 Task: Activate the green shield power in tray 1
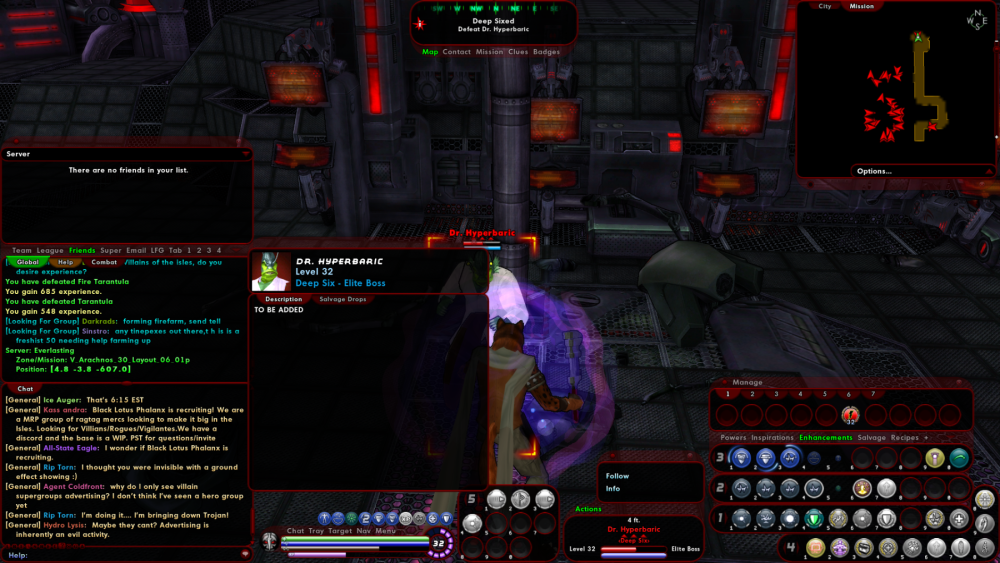click(x=814, y=518)
